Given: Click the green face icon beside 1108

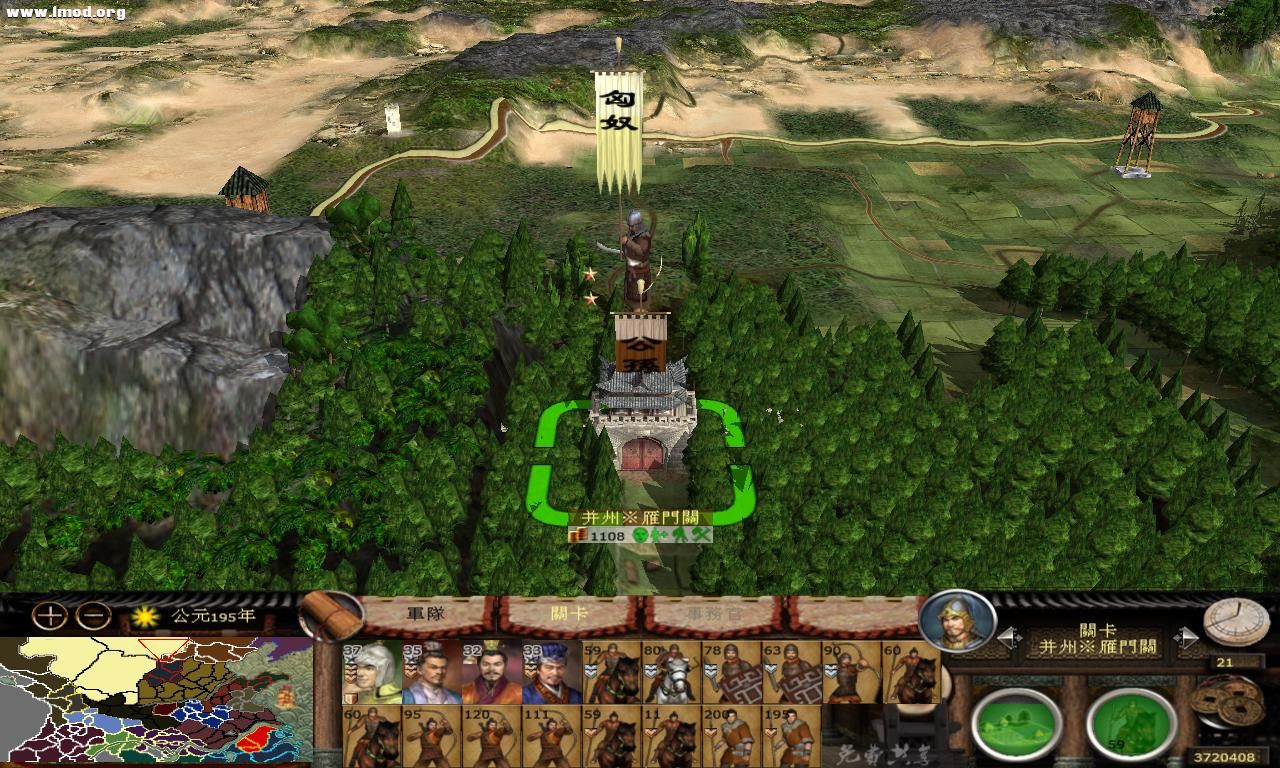Looking at the screenshot, I should coord(640,535).
